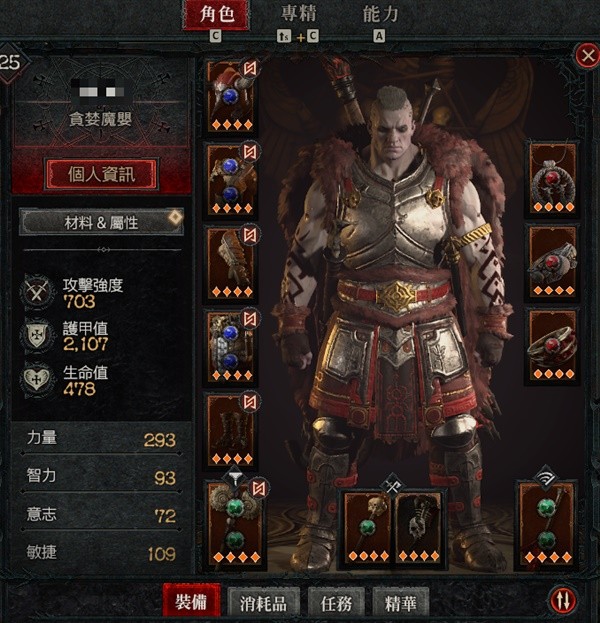Open the 能力 tab
This screenshot has height=623, width=600.
click(379, 15)
